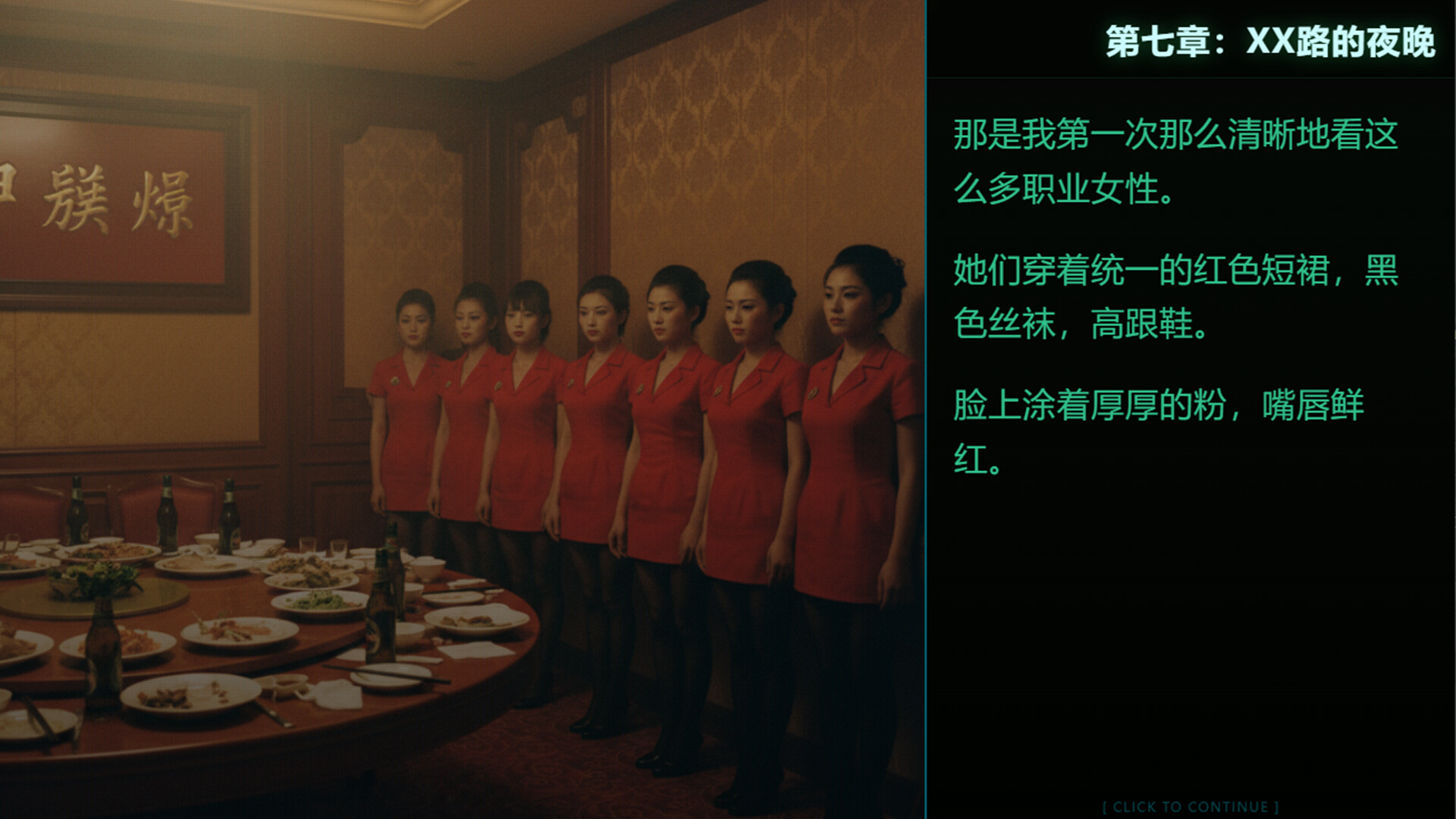The width and height of the screenshot is (1456, 819).
Task: Click the horizontal line under the chapter title
Action: pyautogui.click(x=1191, y=76)
